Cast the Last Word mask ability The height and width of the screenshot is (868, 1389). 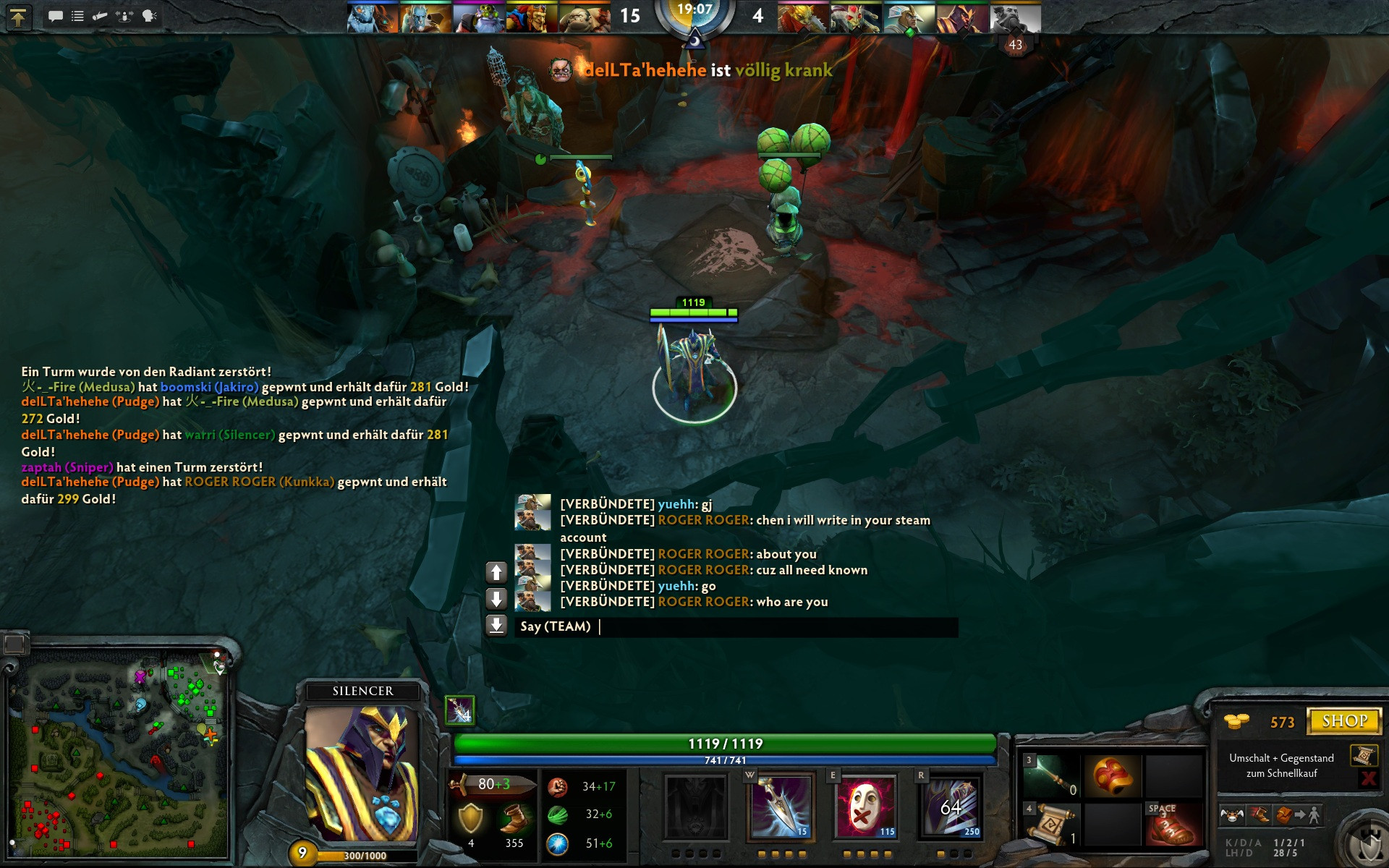(866, 807)
